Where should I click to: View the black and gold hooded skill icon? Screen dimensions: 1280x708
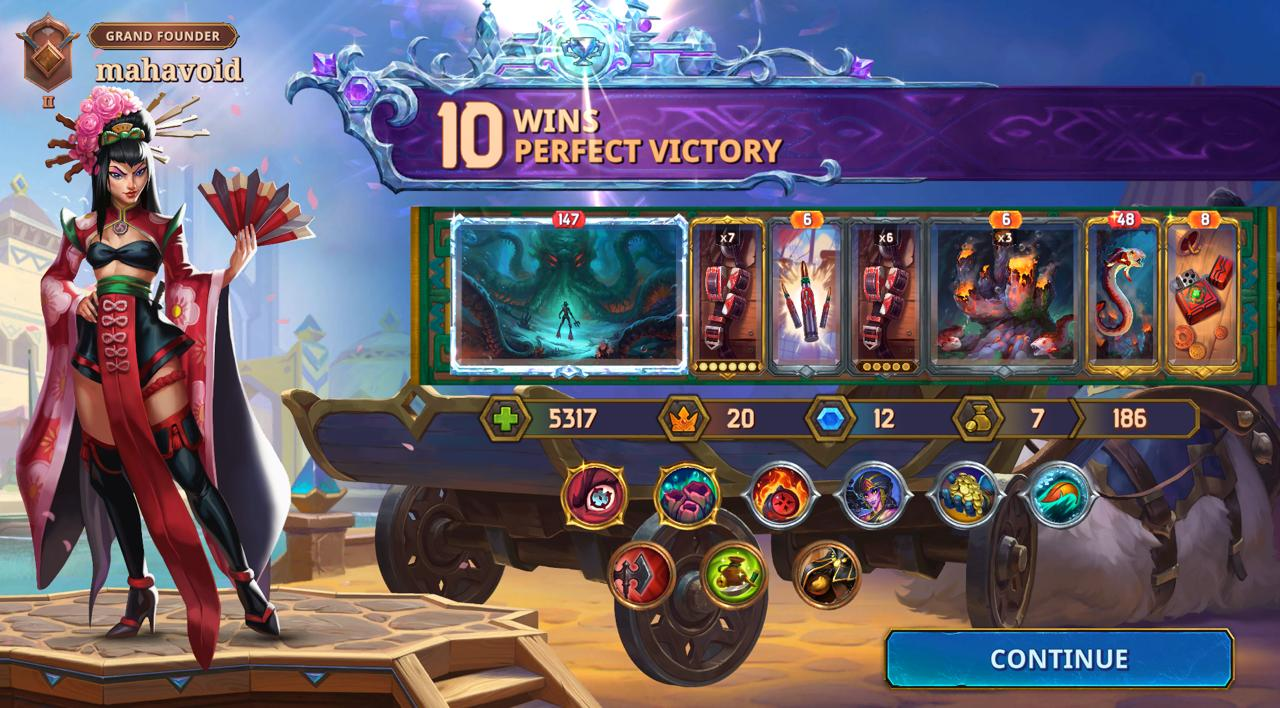[826, 574]
